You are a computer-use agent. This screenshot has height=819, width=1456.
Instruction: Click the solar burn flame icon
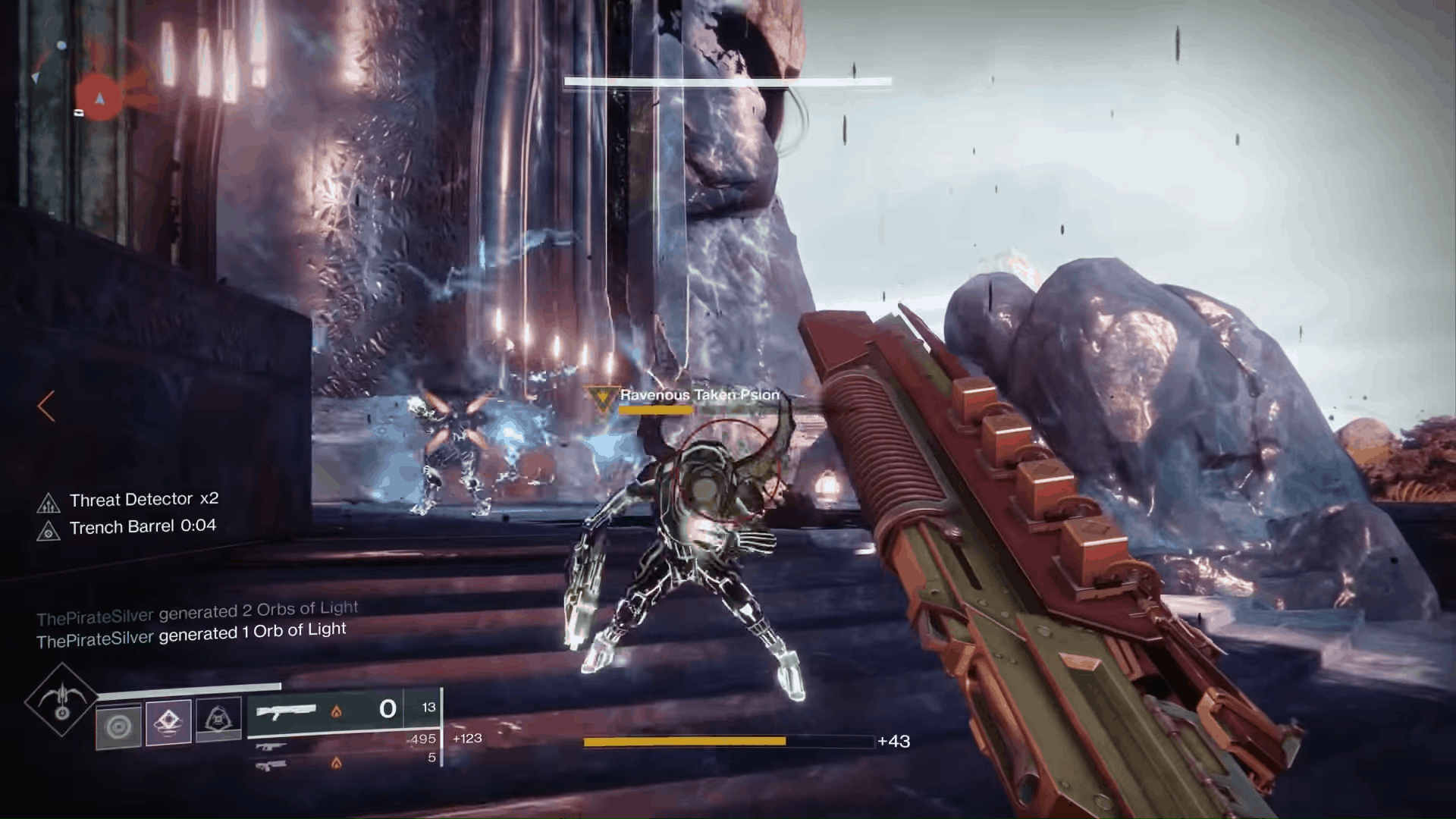pyautogui.click(x=337, y=713)
